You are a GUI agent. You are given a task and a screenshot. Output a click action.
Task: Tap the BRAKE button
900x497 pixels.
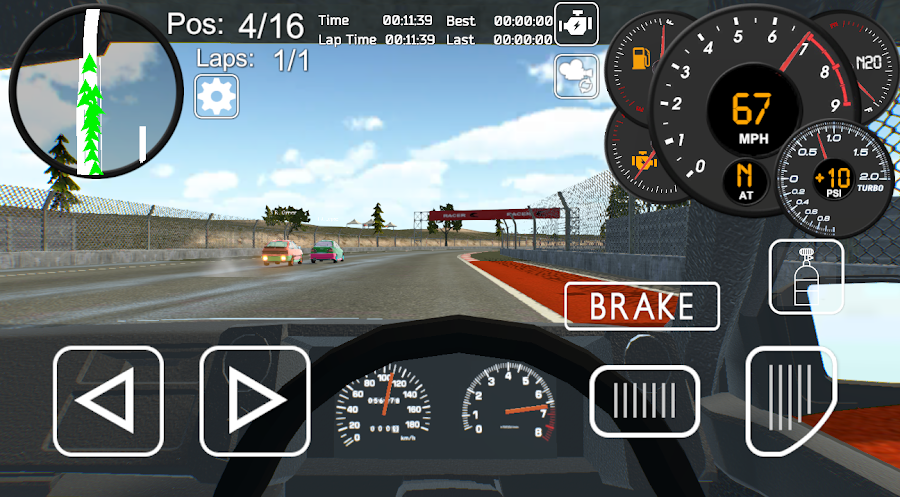tap(642, 306)
